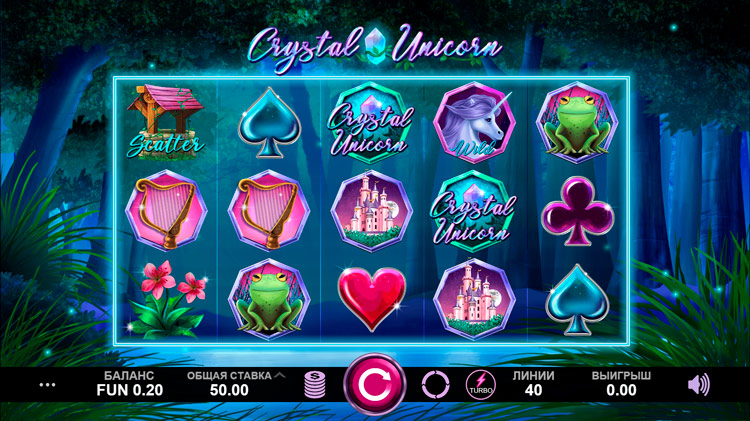
Task: Expand the total bet (Общая ставка) selector
Action: [279, 376]
